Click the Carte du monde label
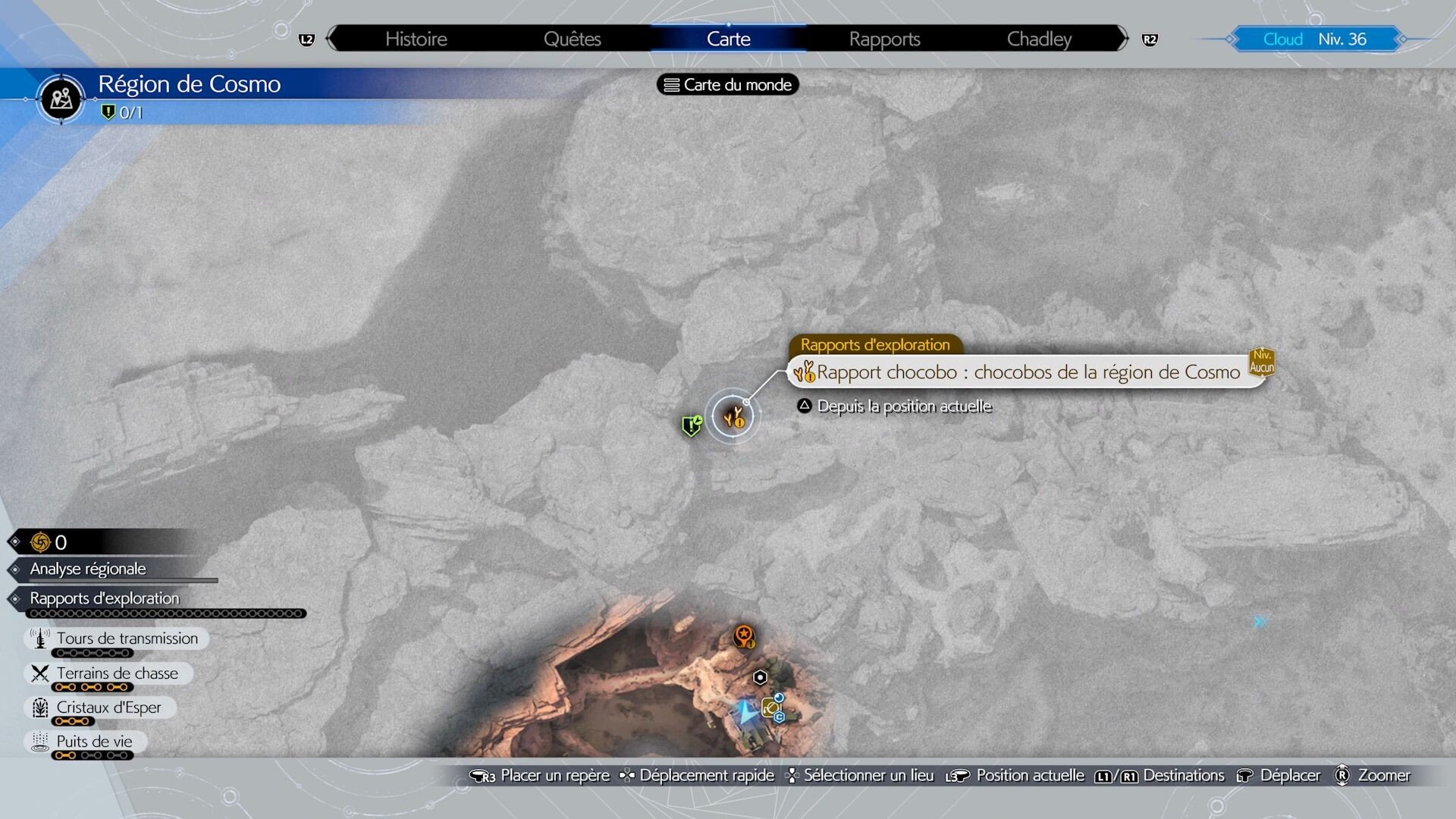Viewport: 1456px width, 819px height. [726, 84]
